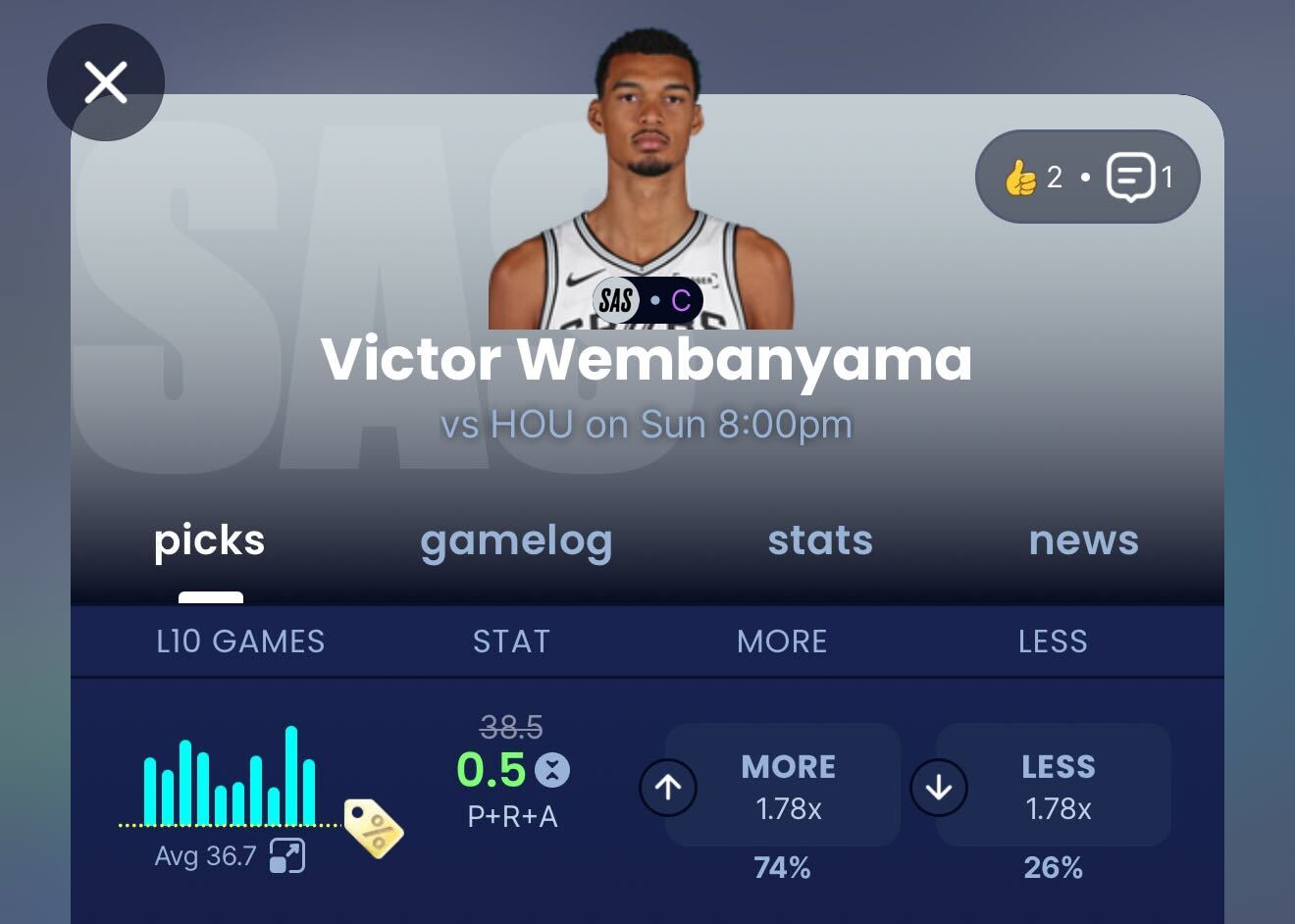
Task: Show the news tab
Action: point(1083,540)
